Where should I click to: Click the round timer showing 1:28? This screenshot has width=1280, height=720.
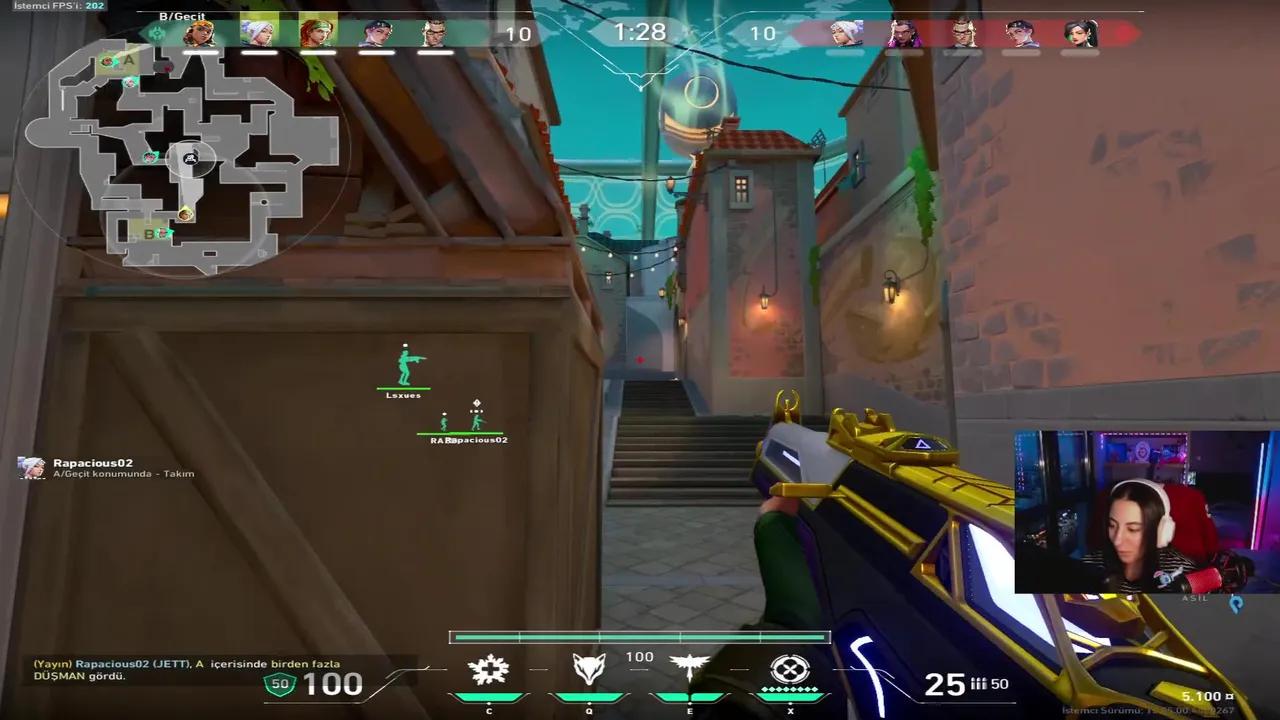(639, 32)
